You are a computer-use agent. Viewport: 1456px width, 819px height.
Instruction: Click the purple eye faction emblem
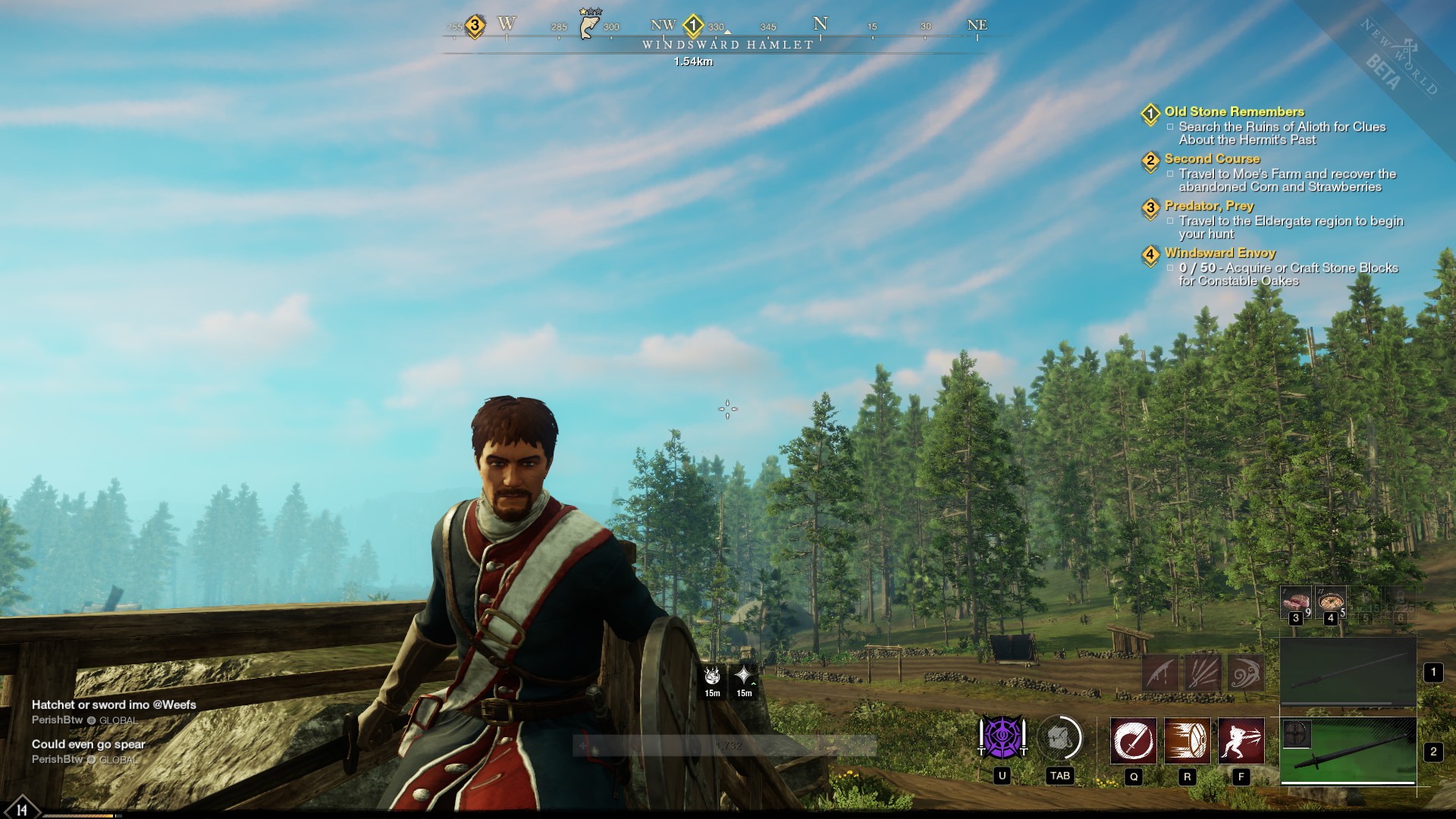[x=1002, y=738]
